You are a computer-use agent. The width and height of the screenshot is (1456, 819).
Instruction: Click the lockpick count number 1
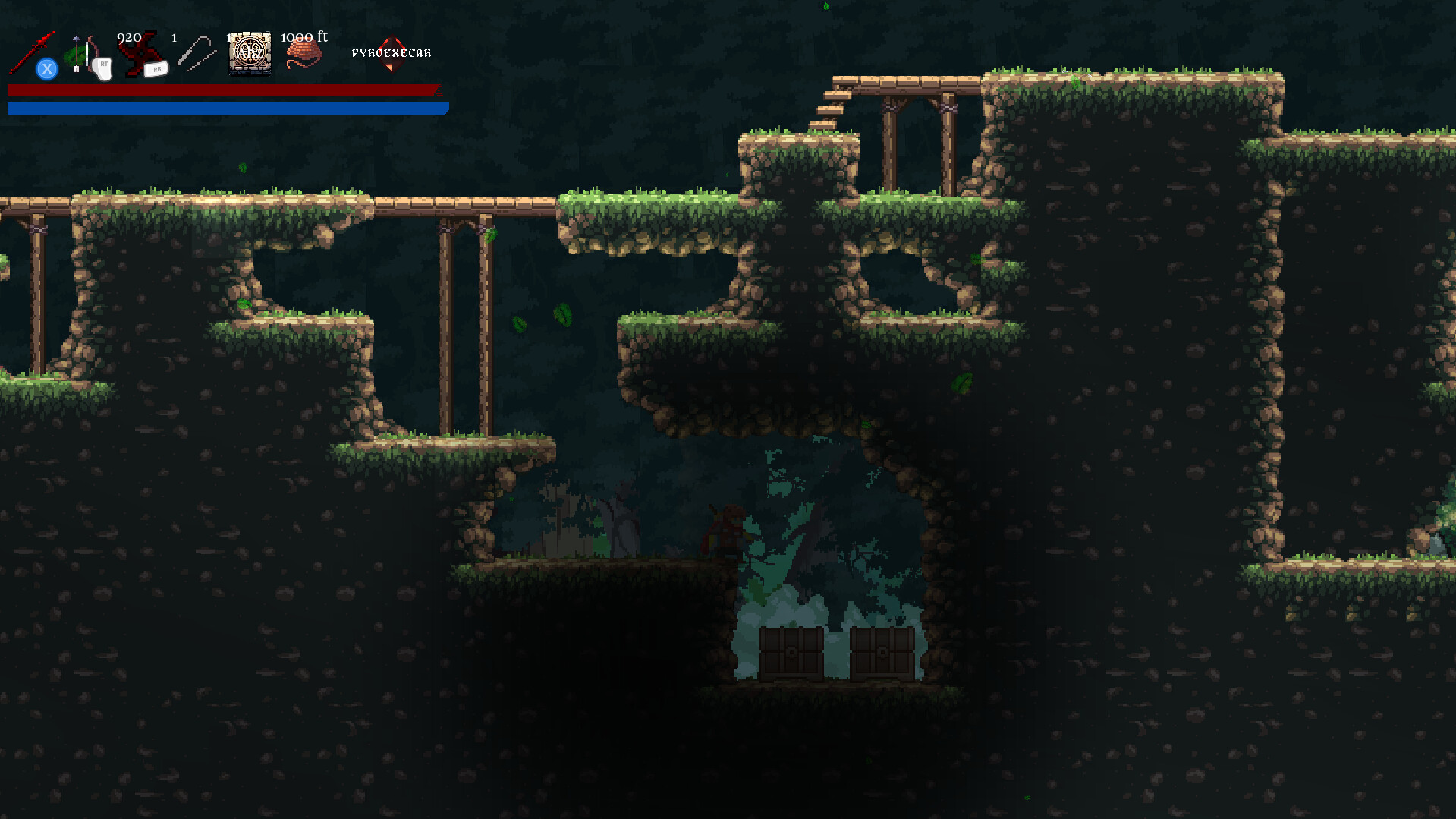click(x=173, y=36)
